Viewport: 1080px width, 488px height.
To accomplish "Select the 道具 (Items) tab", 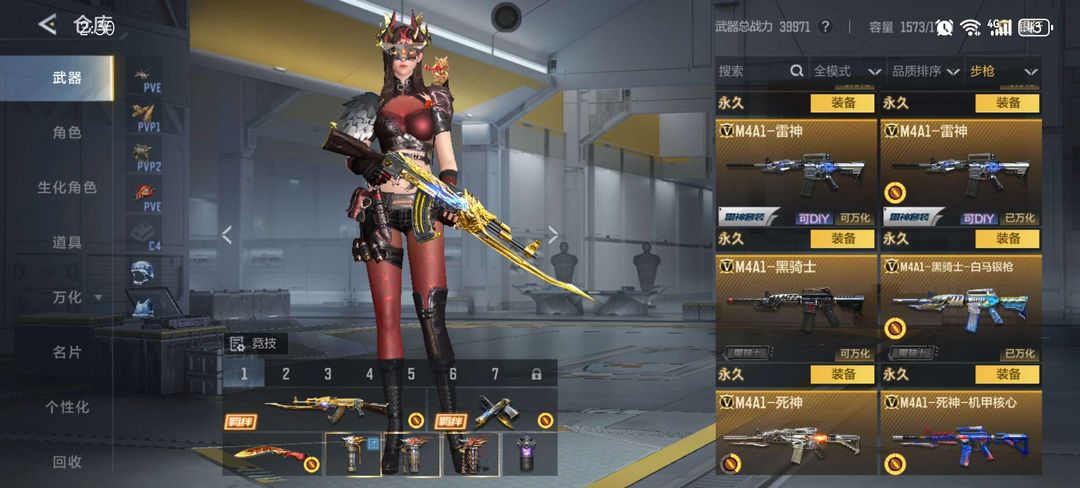I will tap(67, 242).
